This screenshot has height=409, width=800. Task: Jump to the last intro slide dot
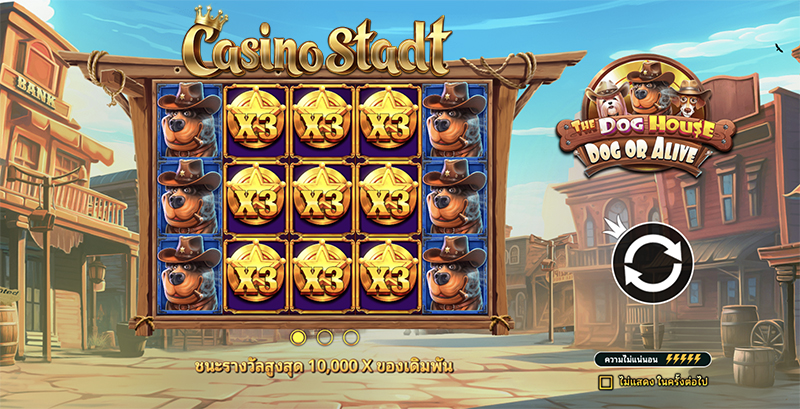[350, 337]
